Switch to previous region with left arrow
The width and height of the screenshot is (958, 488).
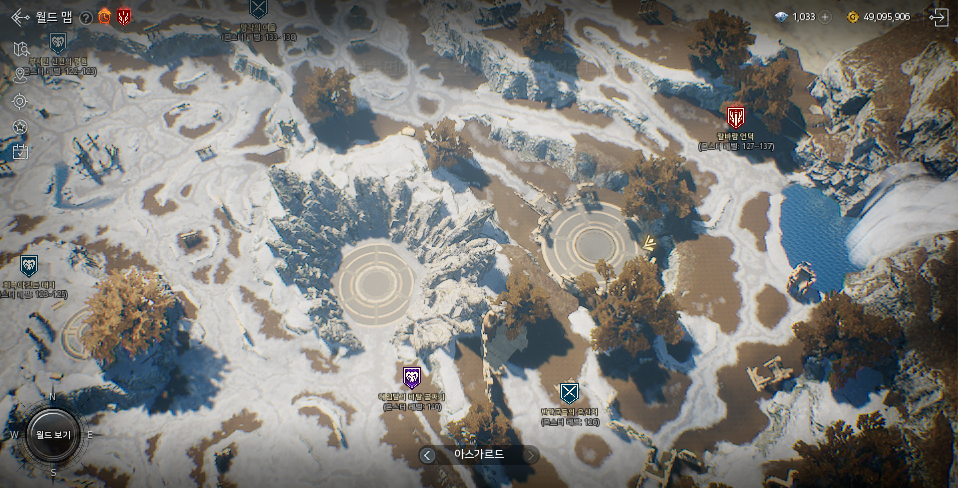pos(428,455)
